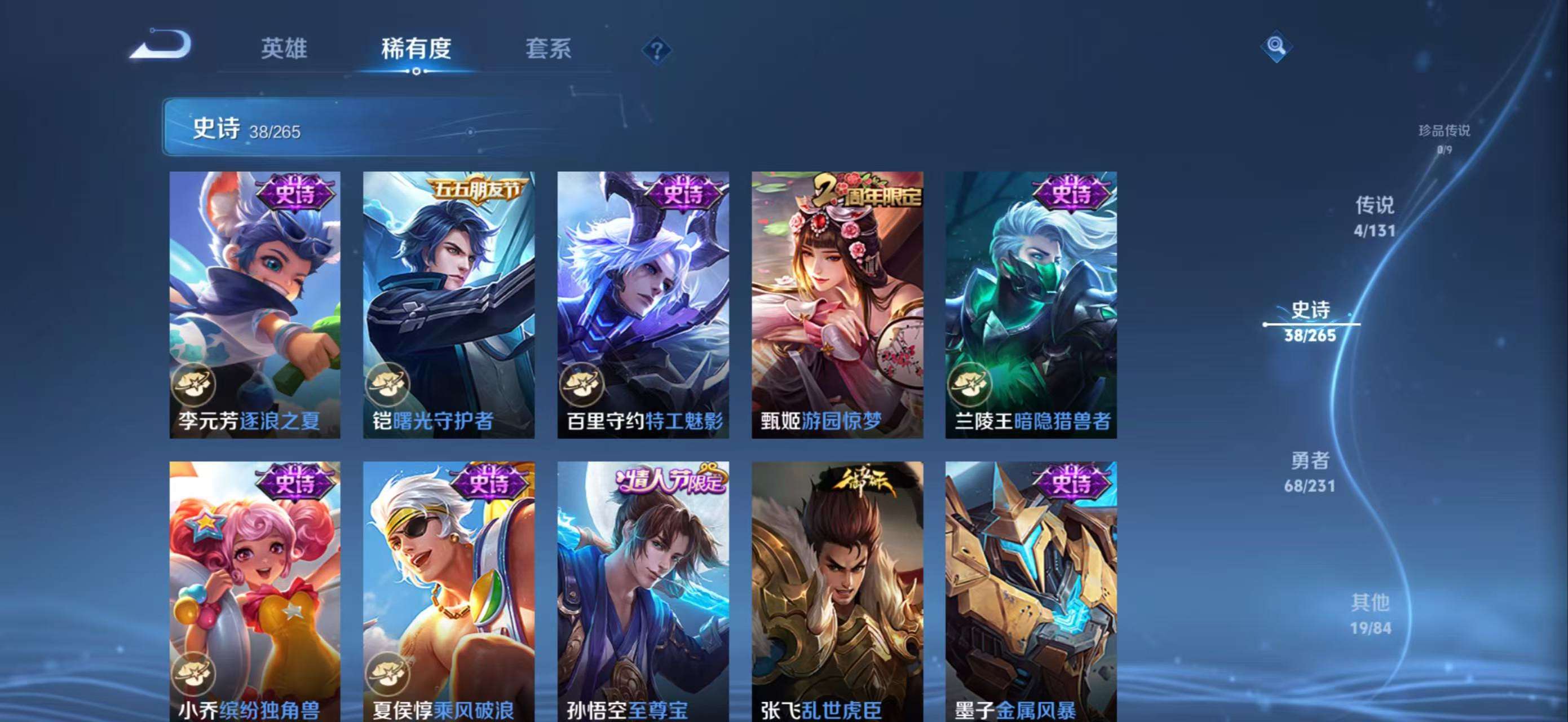This screenshot has width=1568, height=722.
Task: View the 甄姬 游园惊梦 skin card
Action: [837, 305]
